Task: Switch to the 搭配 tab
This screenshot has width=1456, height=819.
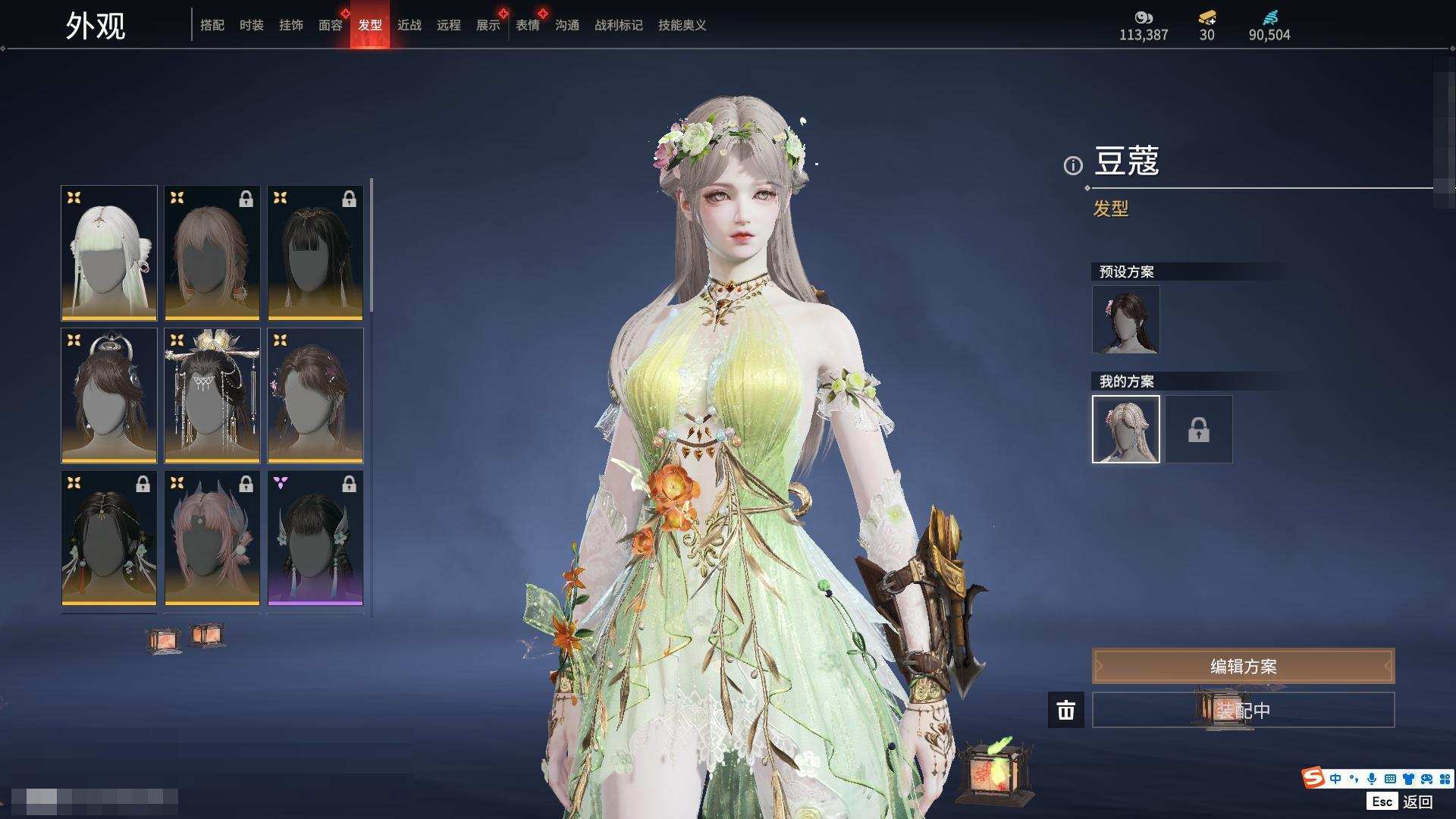Action: (212, 25)
